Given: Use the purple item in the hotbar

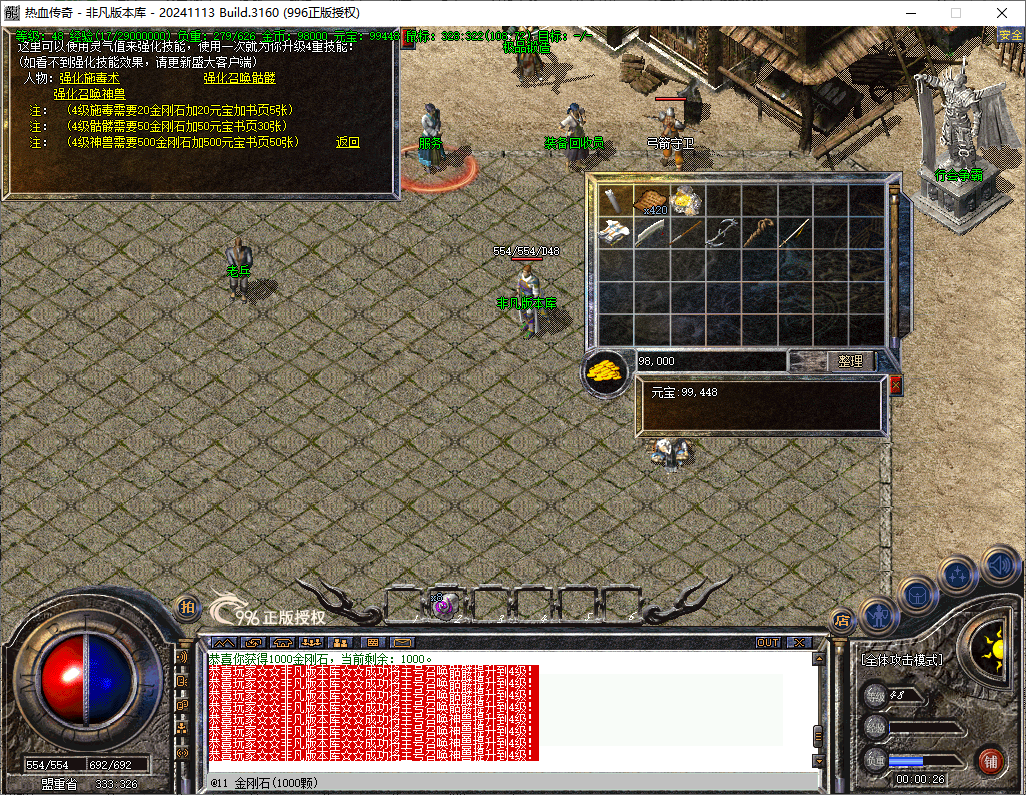Looking at the screenshot, I should click(441, 604).
